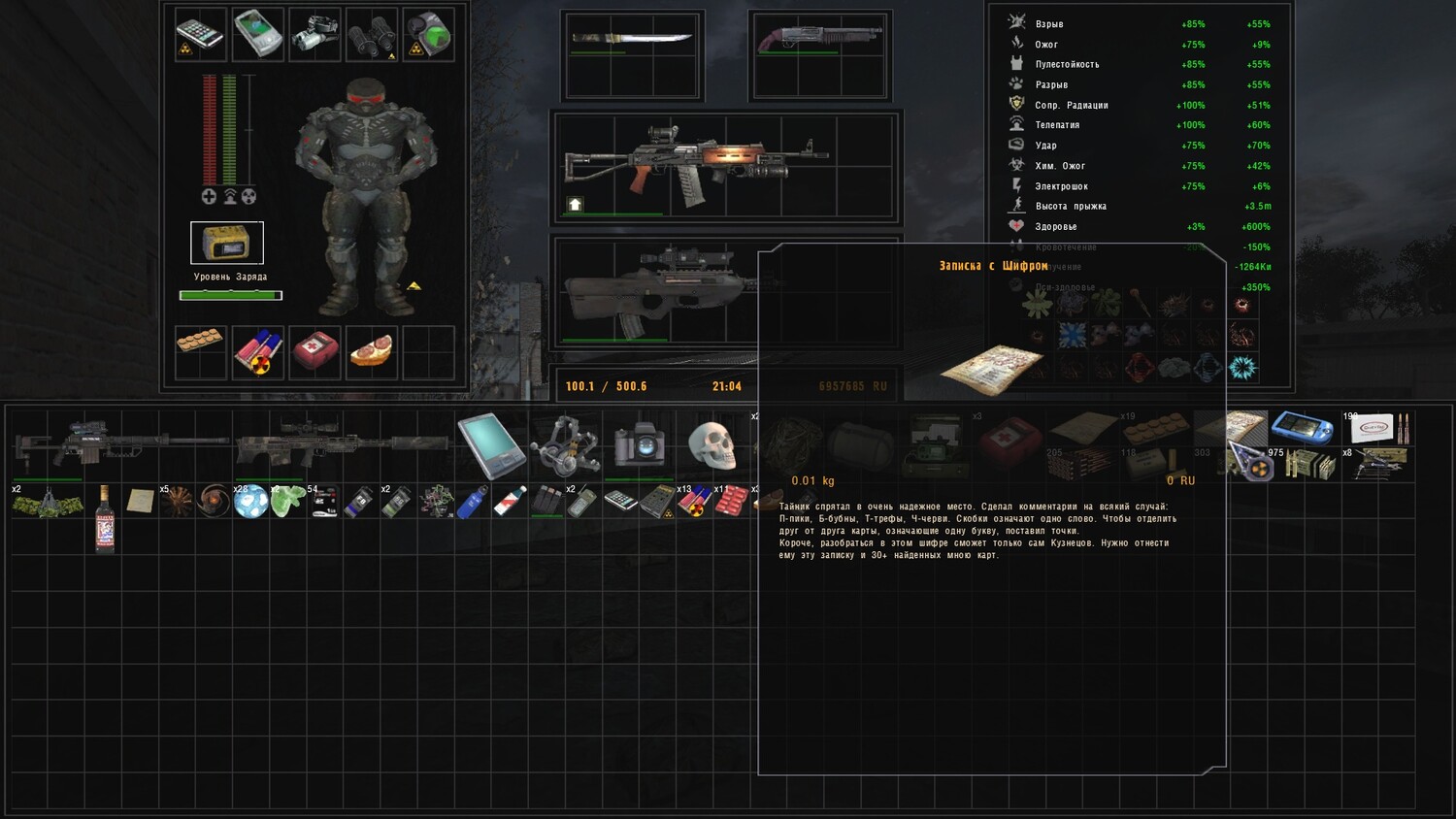Screen dimensions: 1456x819
Task: Select the blue handheld game console item
Action: 1302,426
